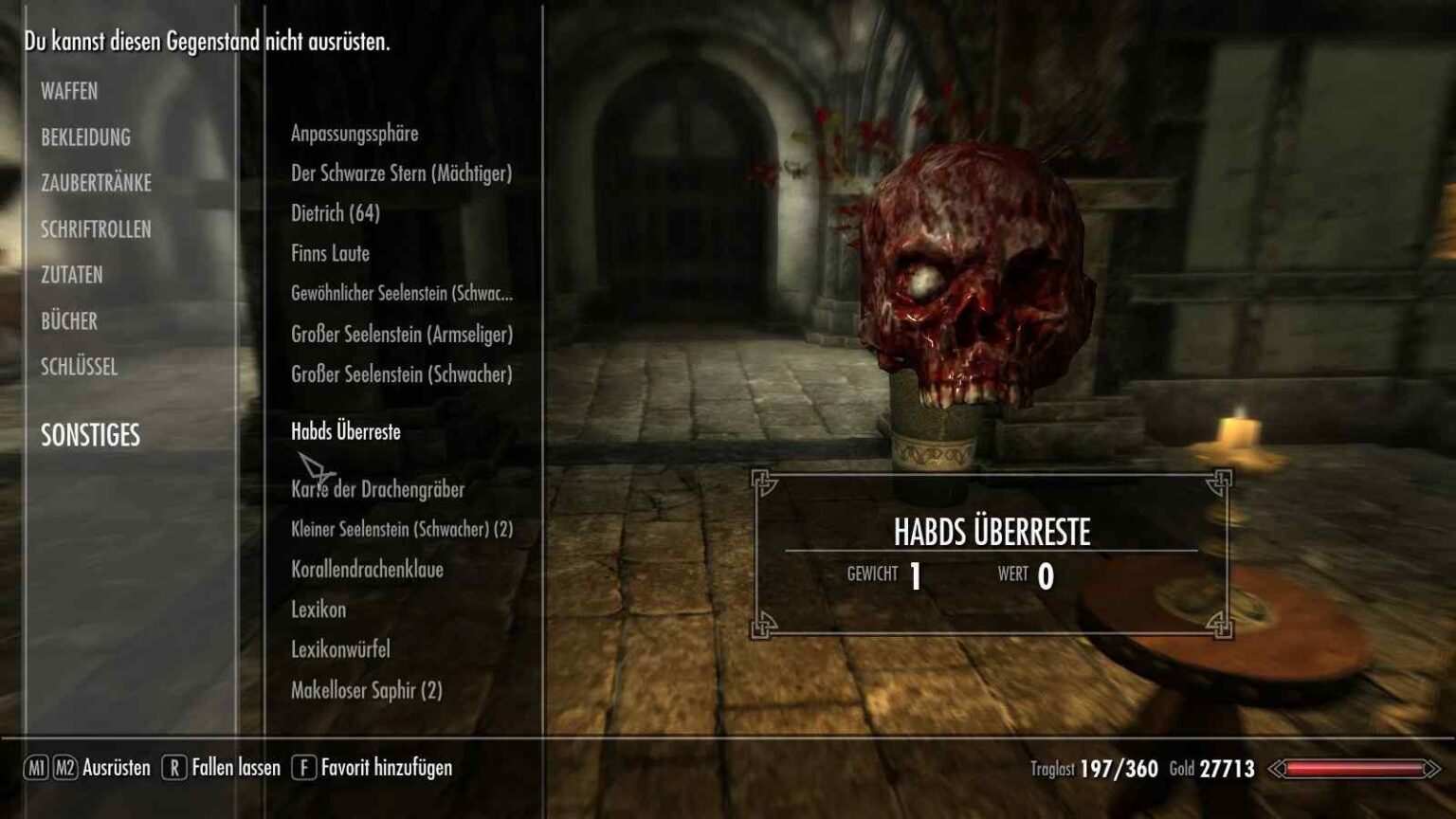
Task: Click the F Favorit key icon
Action: 305,770
